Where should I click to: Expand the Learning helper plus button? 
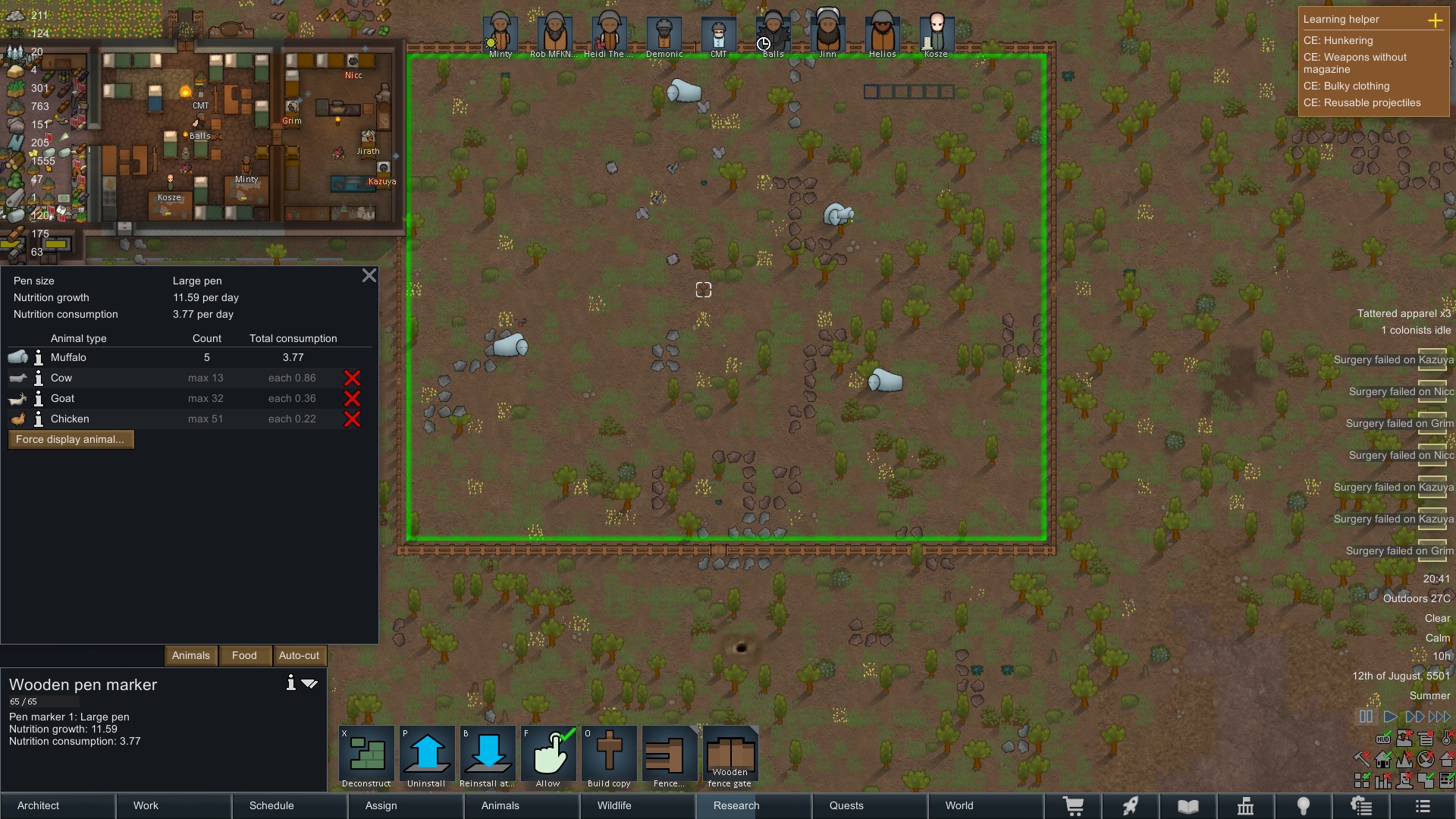click(x=1436, y=20)
